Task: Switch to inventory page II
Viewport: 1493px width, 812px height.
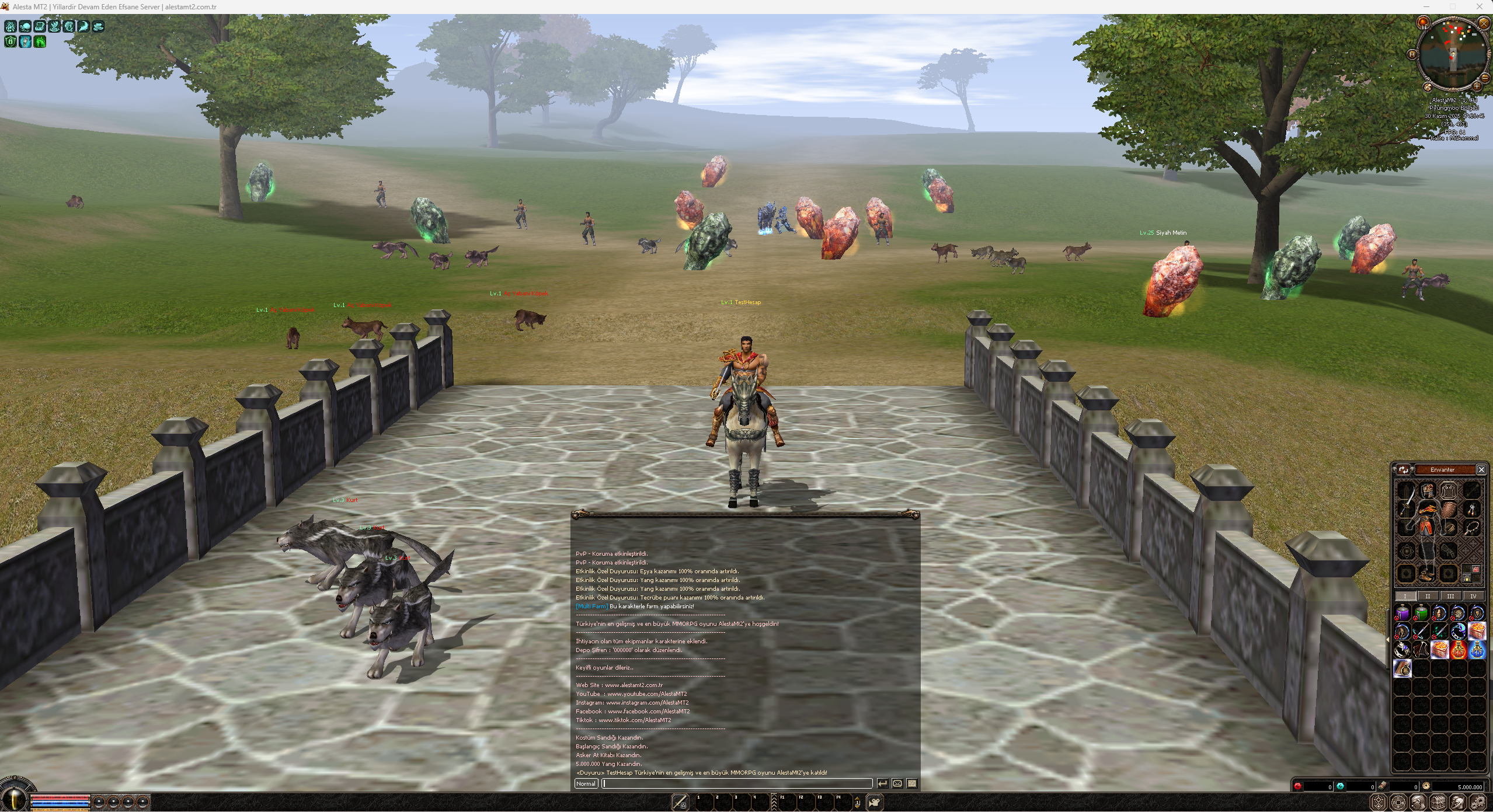Action: tap(1428, 596)
